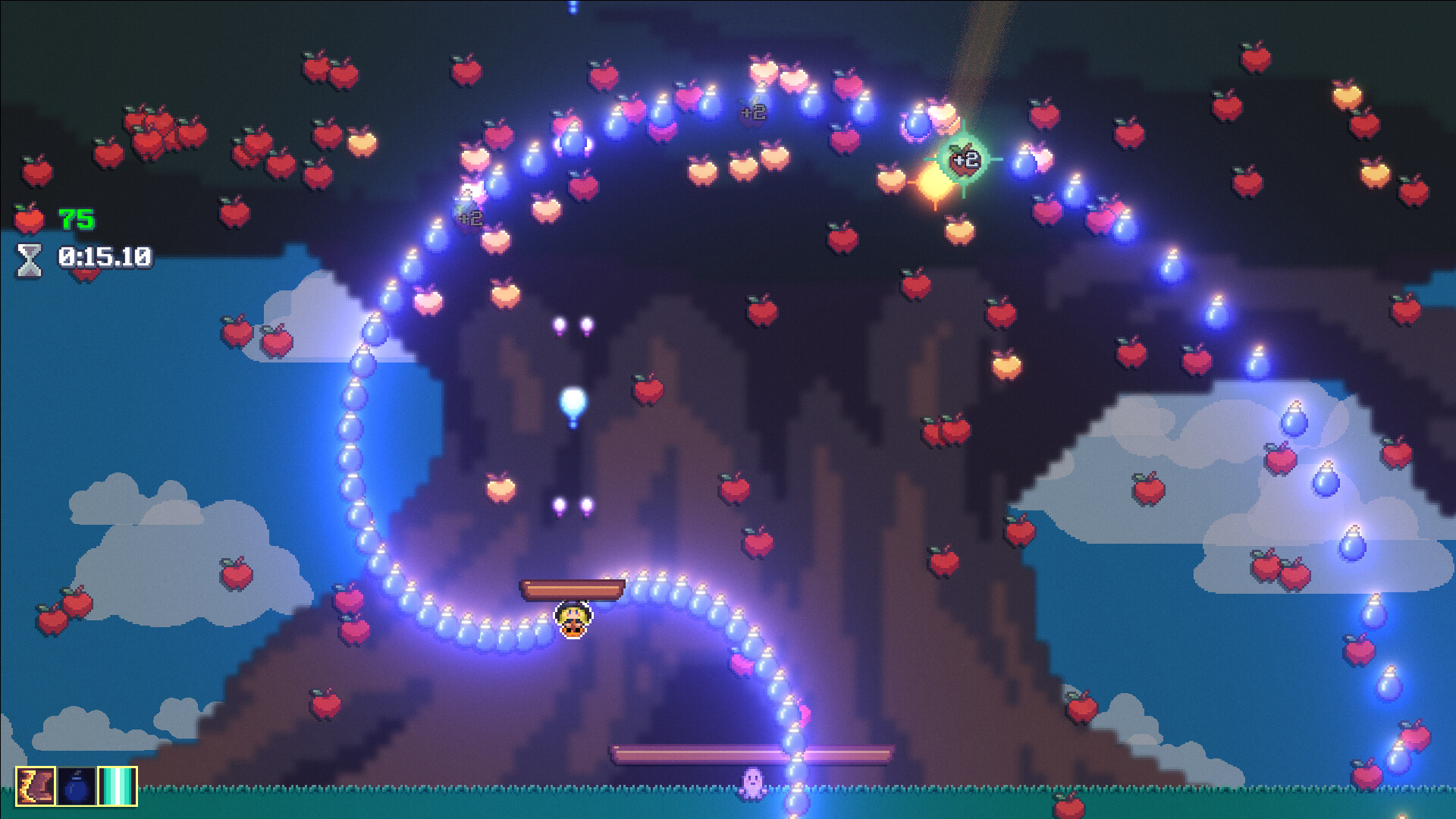This screenshot has height=819, width=1456.
Task: Activate the lightning boot ability icon
Action: point(36,786)
